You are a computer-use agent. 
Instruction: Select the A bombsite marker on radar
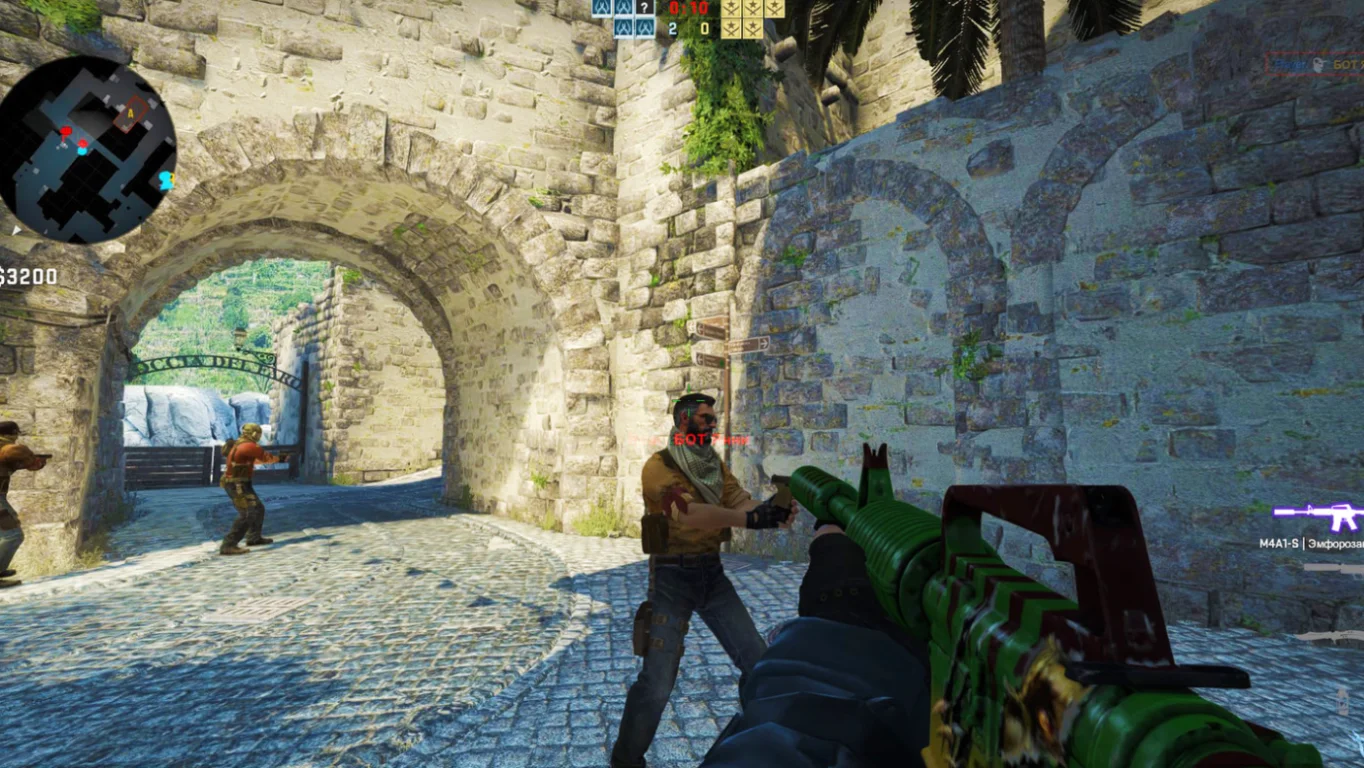point(129,115)
